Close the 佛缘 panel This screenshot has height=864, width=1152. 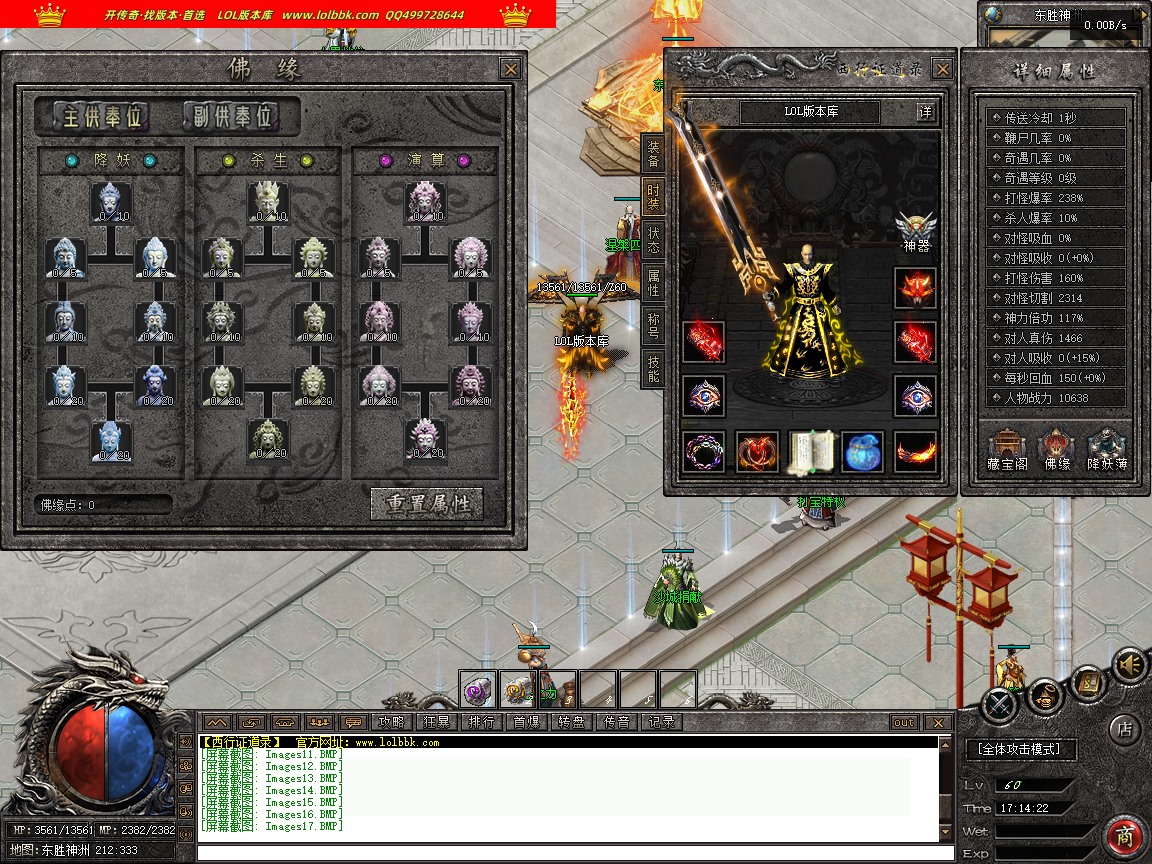pyautogui.click(x=510, y=69)
